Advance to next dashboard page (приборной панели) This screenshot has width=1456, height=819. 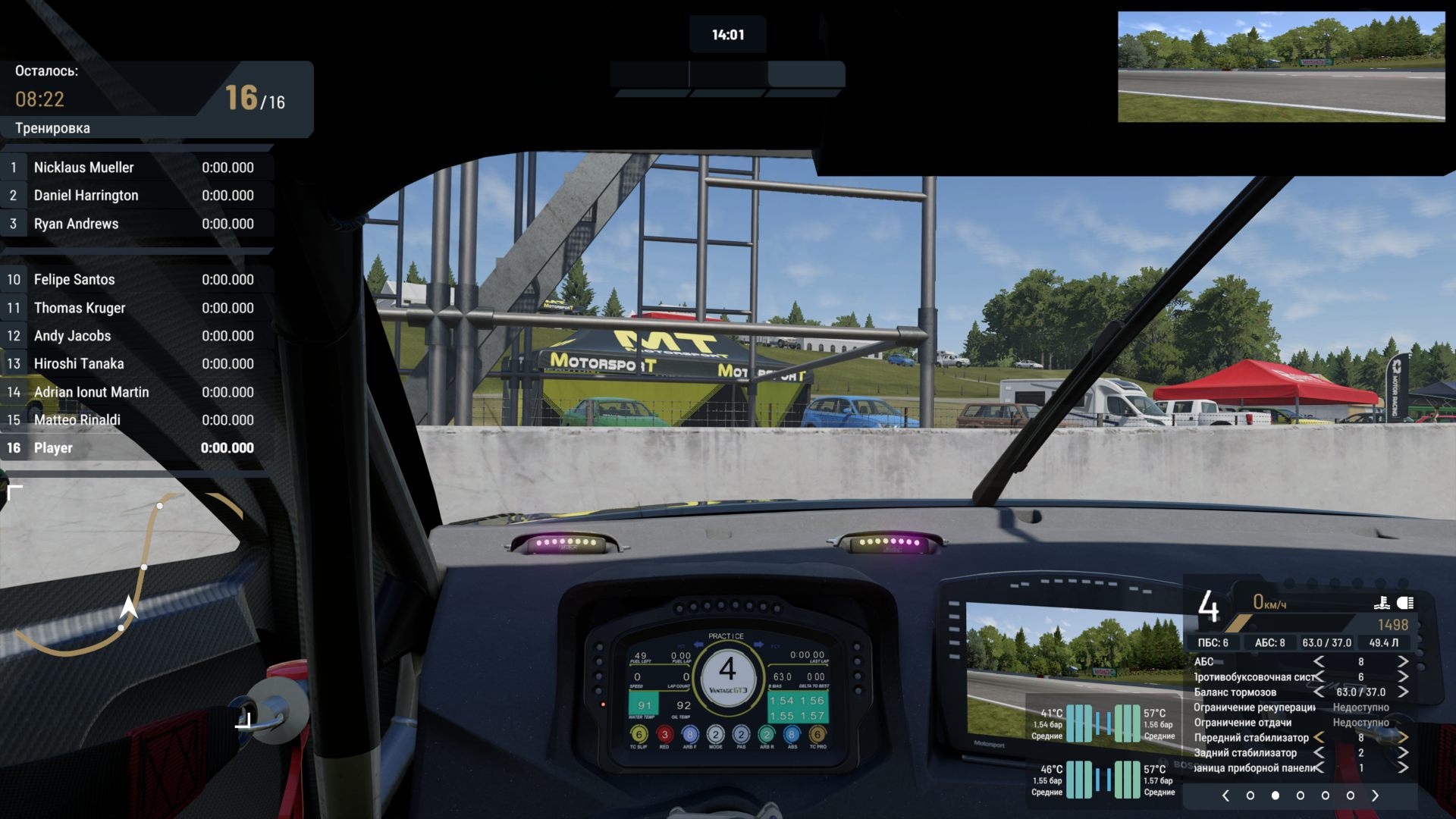[x=1403, y=767]
